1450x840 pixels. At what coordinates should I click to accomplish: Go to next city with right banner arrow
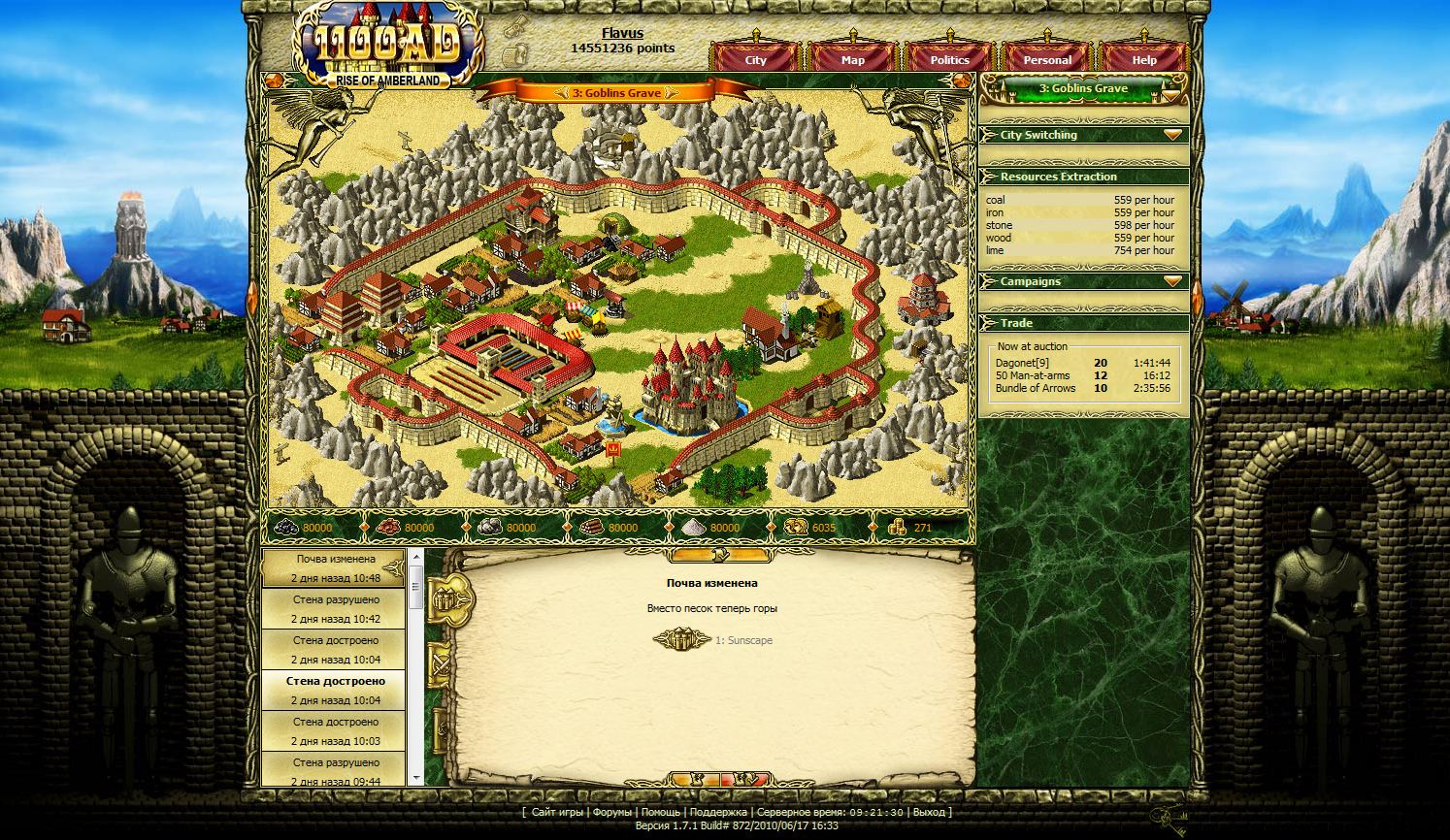click(672, 93)
